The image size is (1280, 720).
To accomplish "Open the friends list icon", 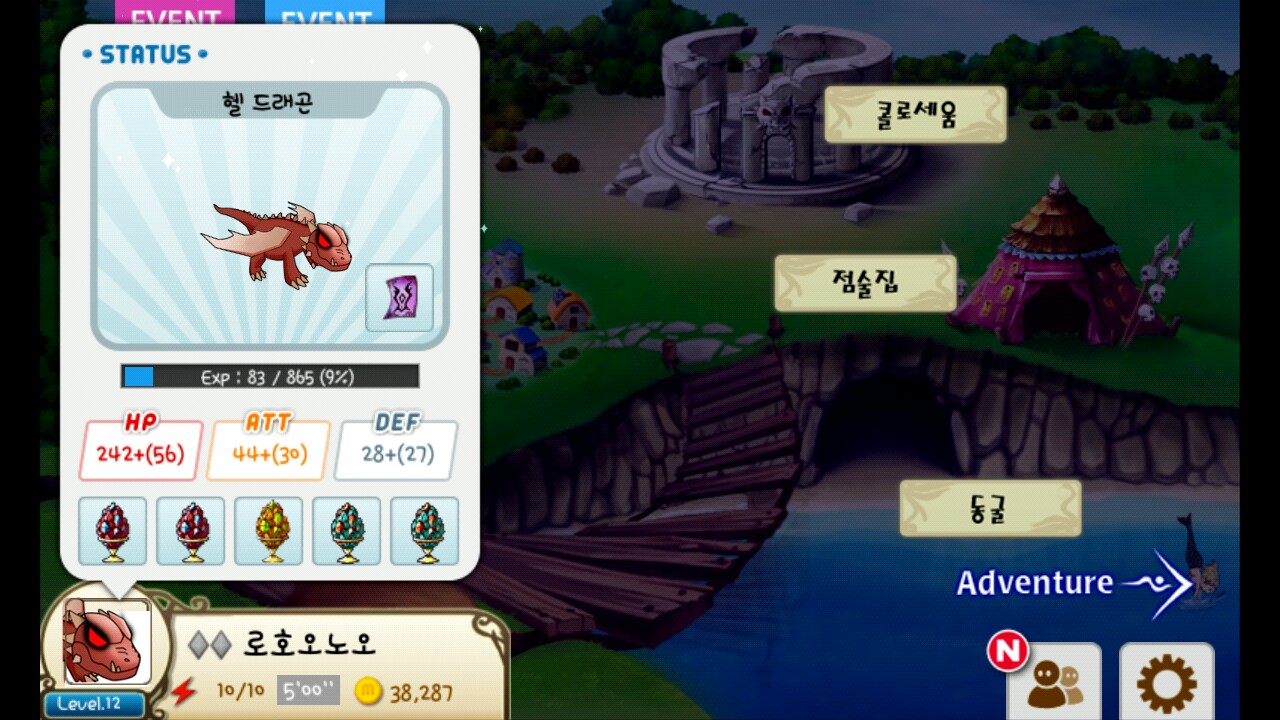I will coord(1053,685).
